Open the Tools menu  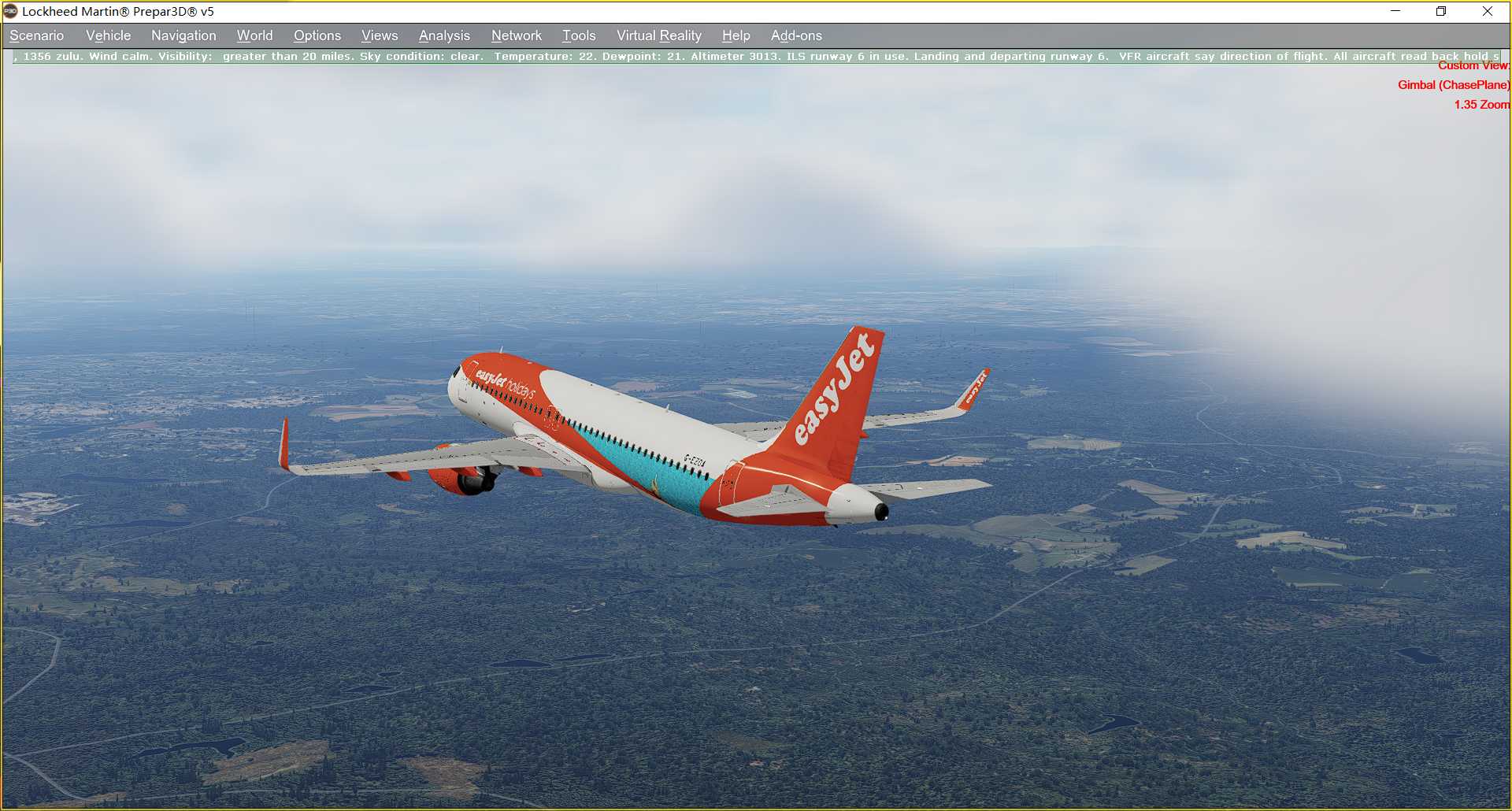[x=579, y=35]
